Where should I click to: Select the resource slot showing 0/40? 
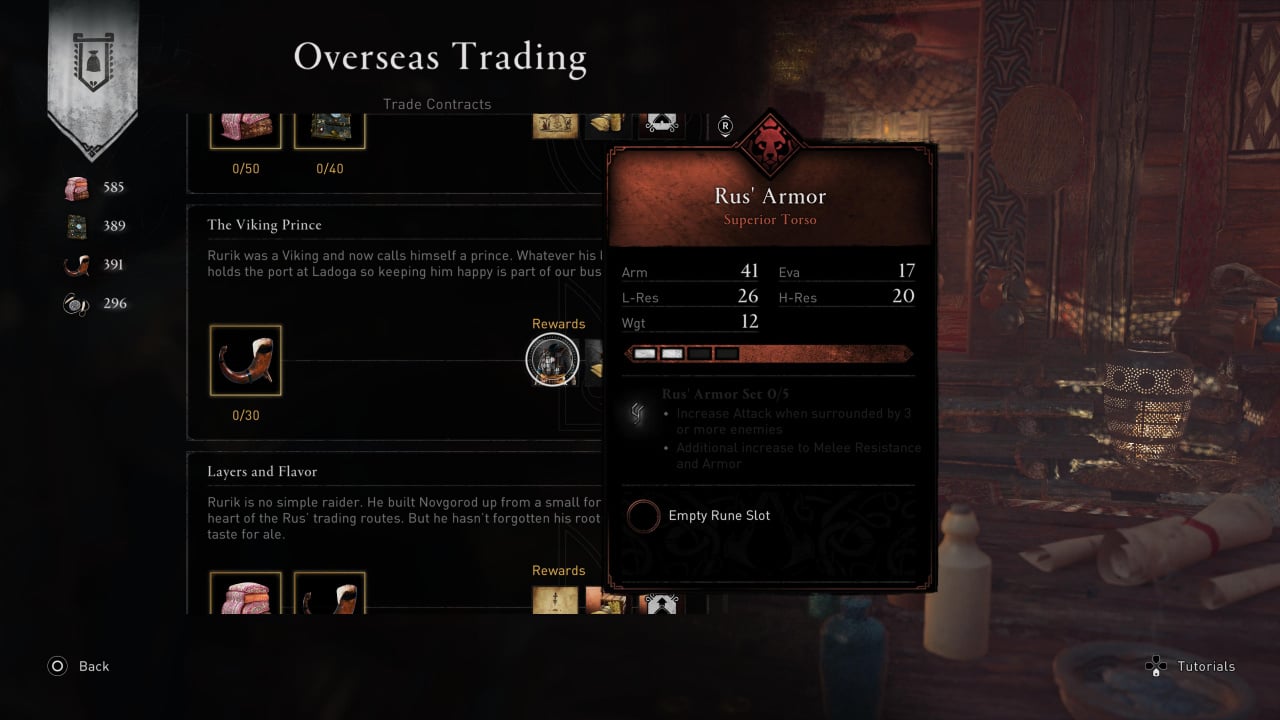click(329, 130)
